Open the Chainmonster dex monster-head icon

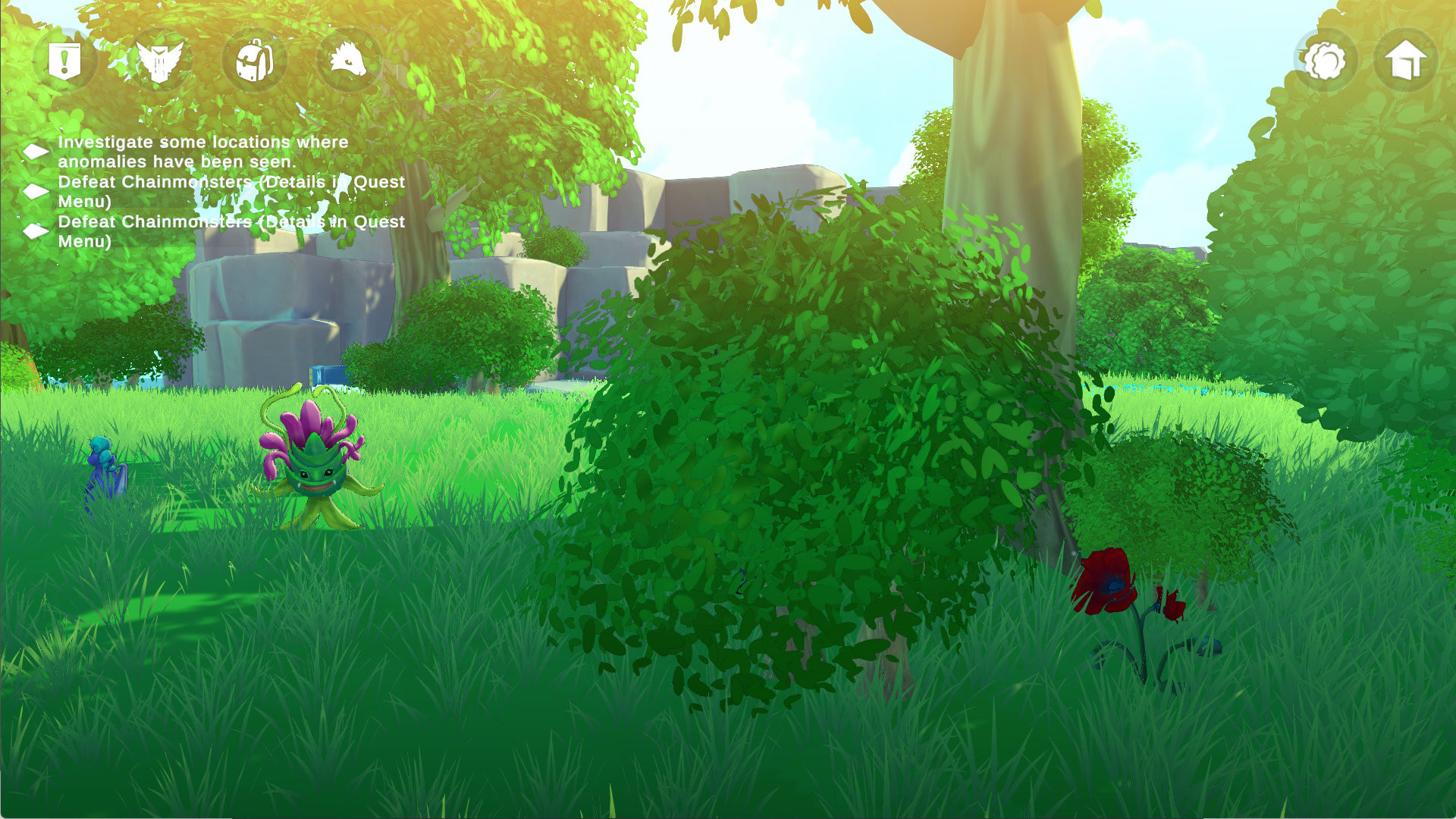[x=349, y=61]
